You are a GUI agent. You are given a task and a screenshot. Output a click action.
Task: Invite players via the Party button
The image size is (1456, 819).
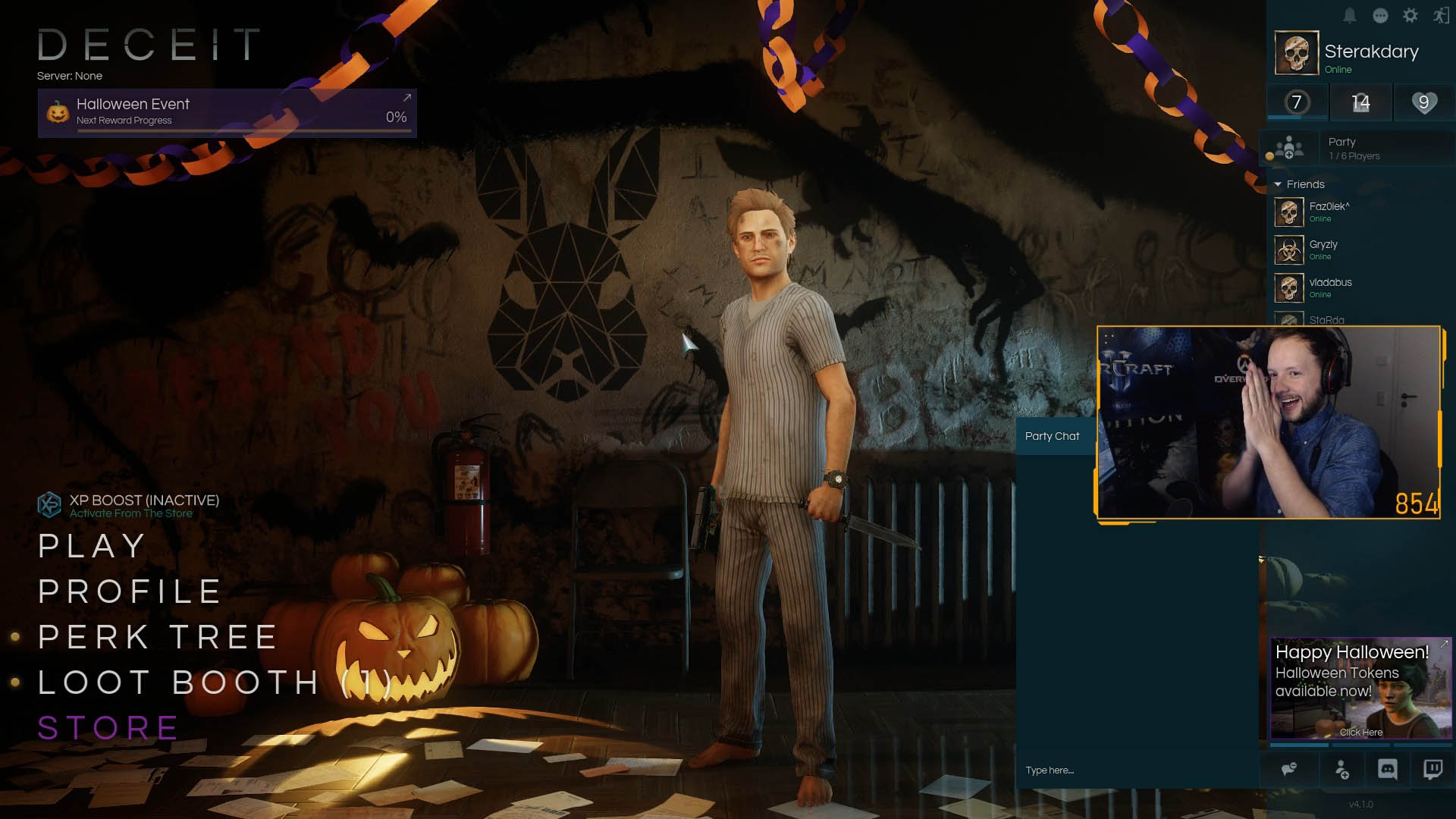click(x=1288, y=148)
